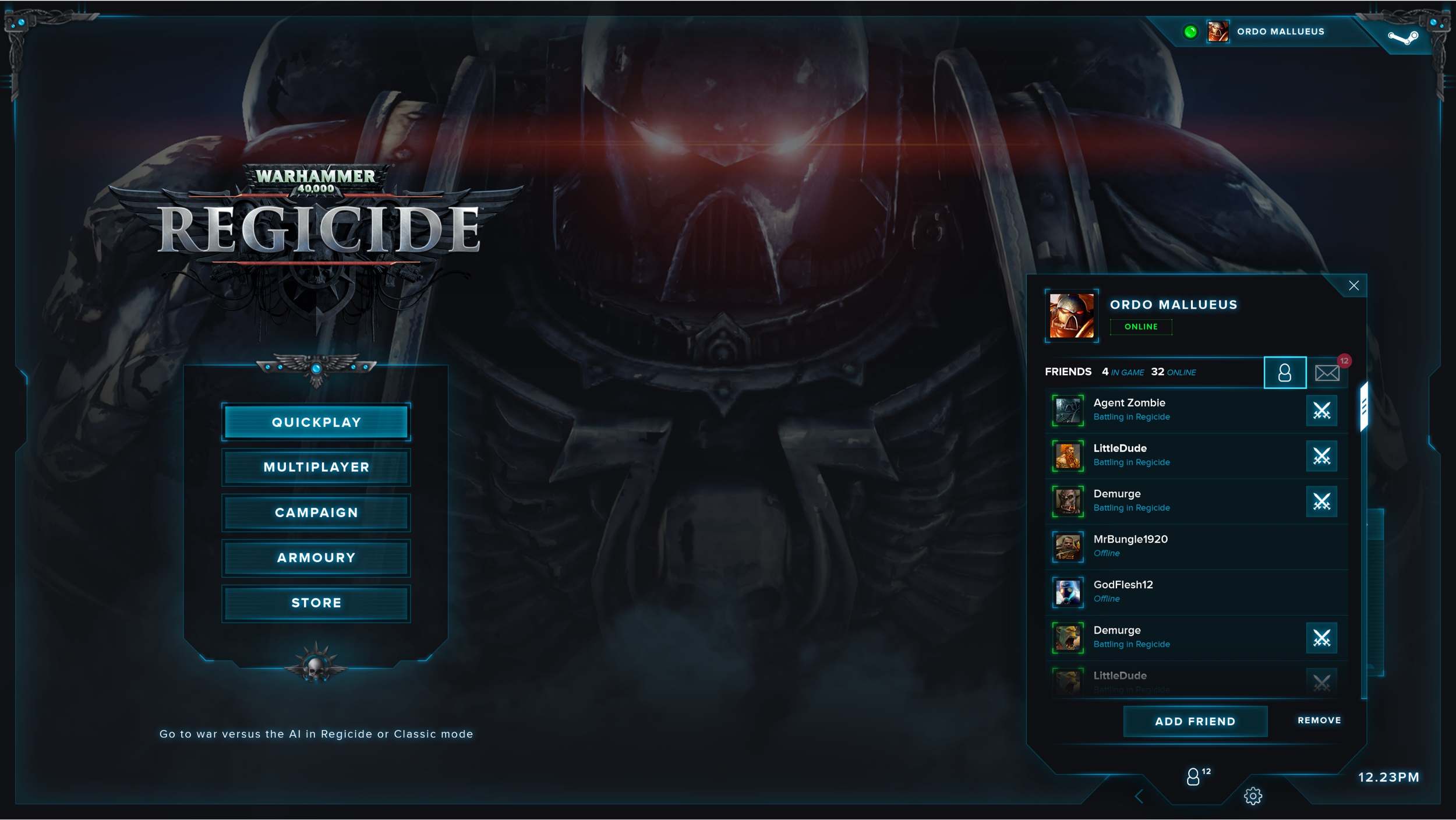Viewport: 1456px width, 820px height.
Task: Click the REMOVE button
Action: click(x=1319, y=720)
